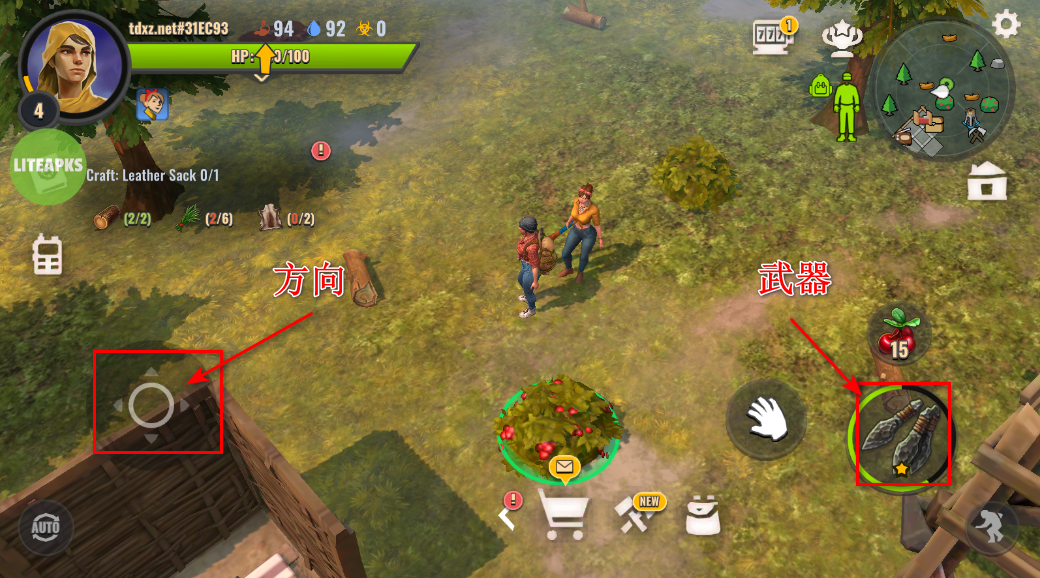The width and height of the screenshot is (1040, 578).
Task: Open the slot machine icon with notification badge
Action: tap(773, 37)
